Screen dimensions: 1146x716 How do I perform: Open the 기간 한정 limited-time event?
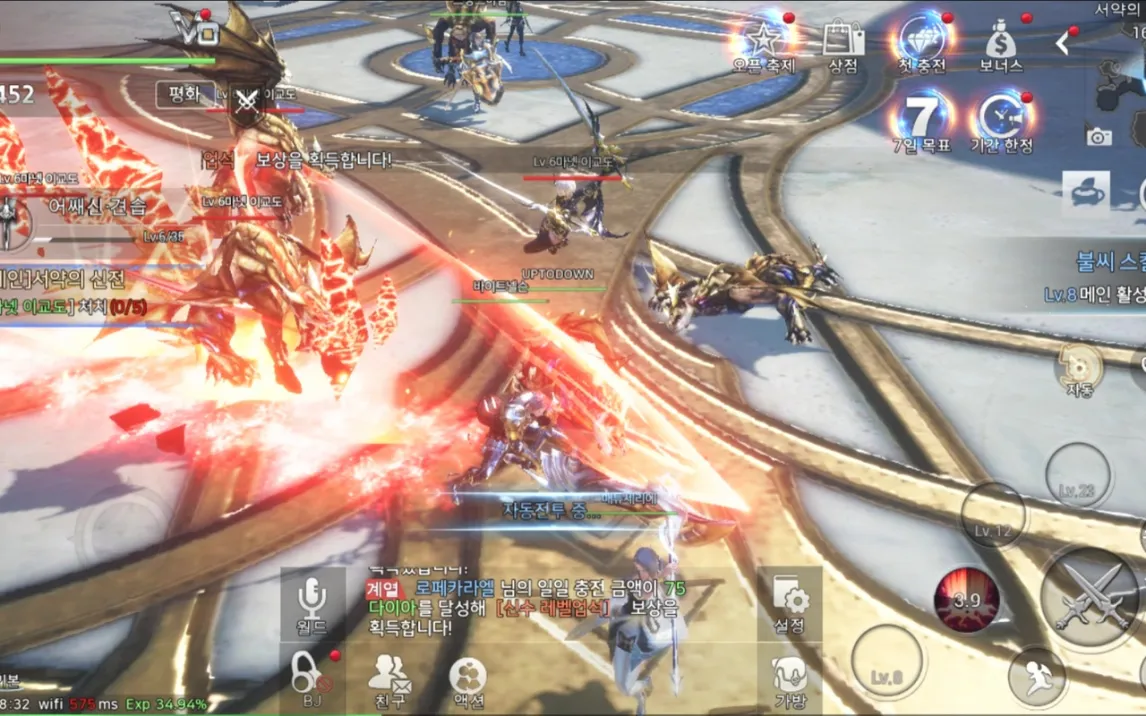point(1001,121)
